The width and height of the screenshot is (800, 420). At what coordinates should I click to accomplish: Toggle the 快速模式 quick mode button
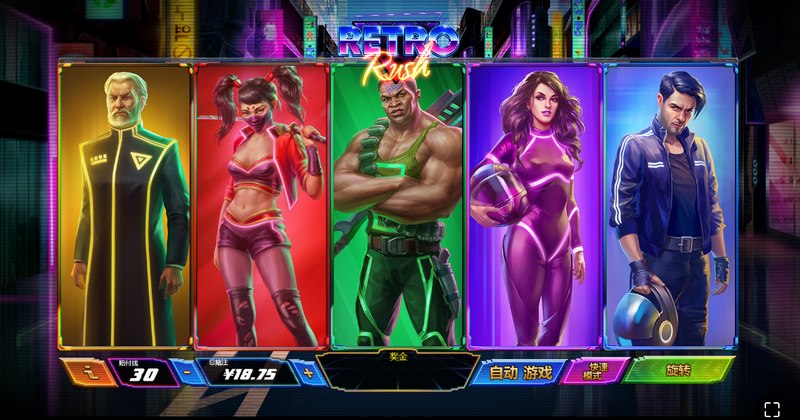tap(595, 371)
